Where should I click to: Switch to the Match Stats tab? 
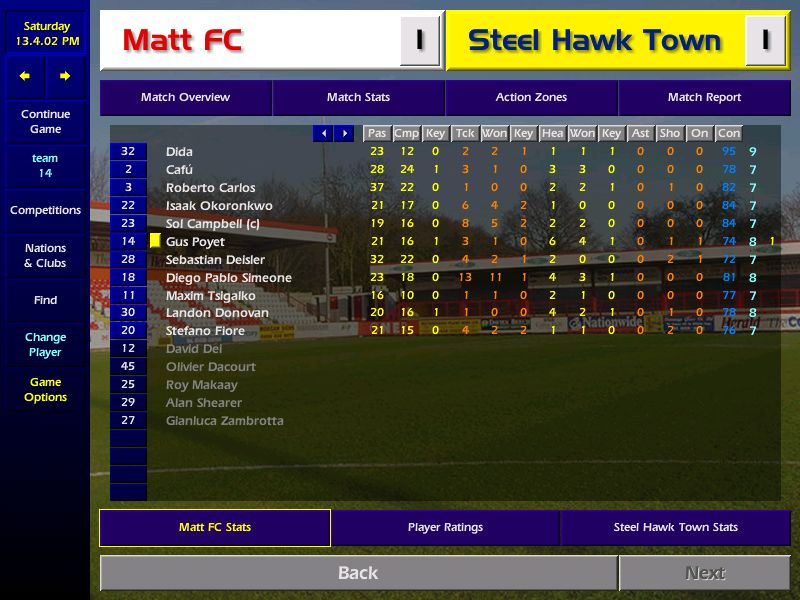pos(358,98)
